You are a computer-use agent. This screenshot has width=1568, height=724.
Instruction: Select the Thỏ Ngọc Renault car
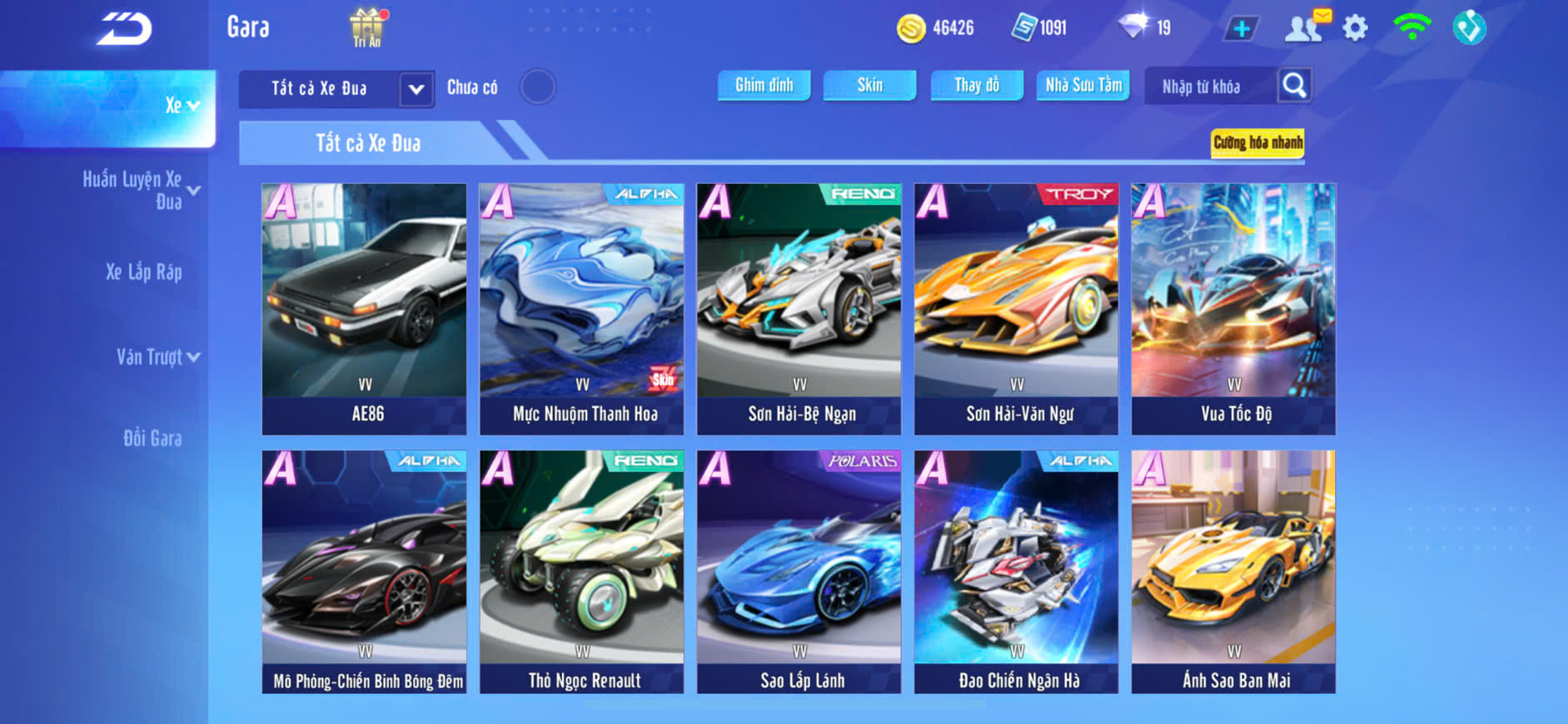[582, 572]
